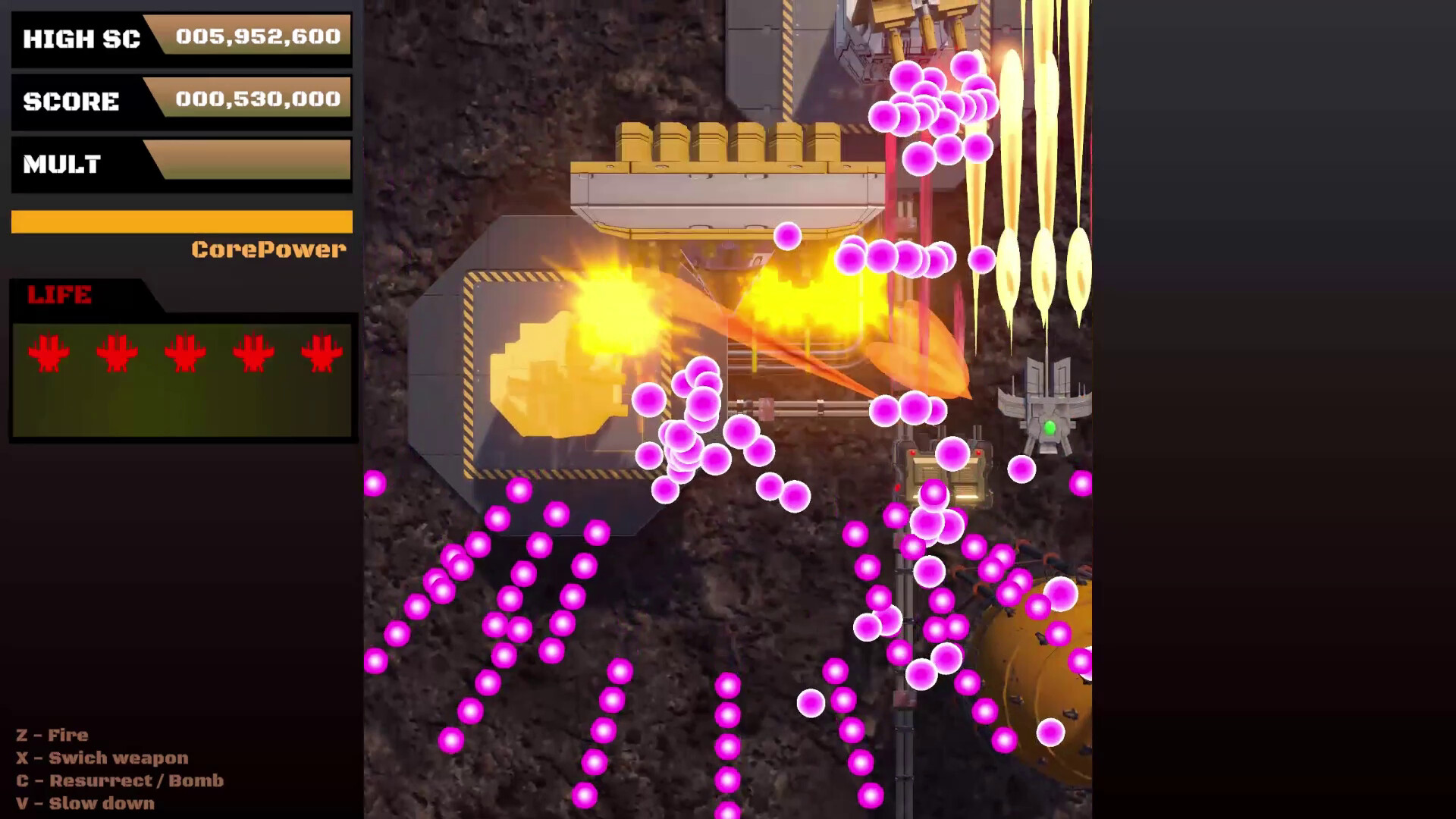Expand the HIGH SC score display
This screenshot has width=1456, height=819.
[180, 38]
